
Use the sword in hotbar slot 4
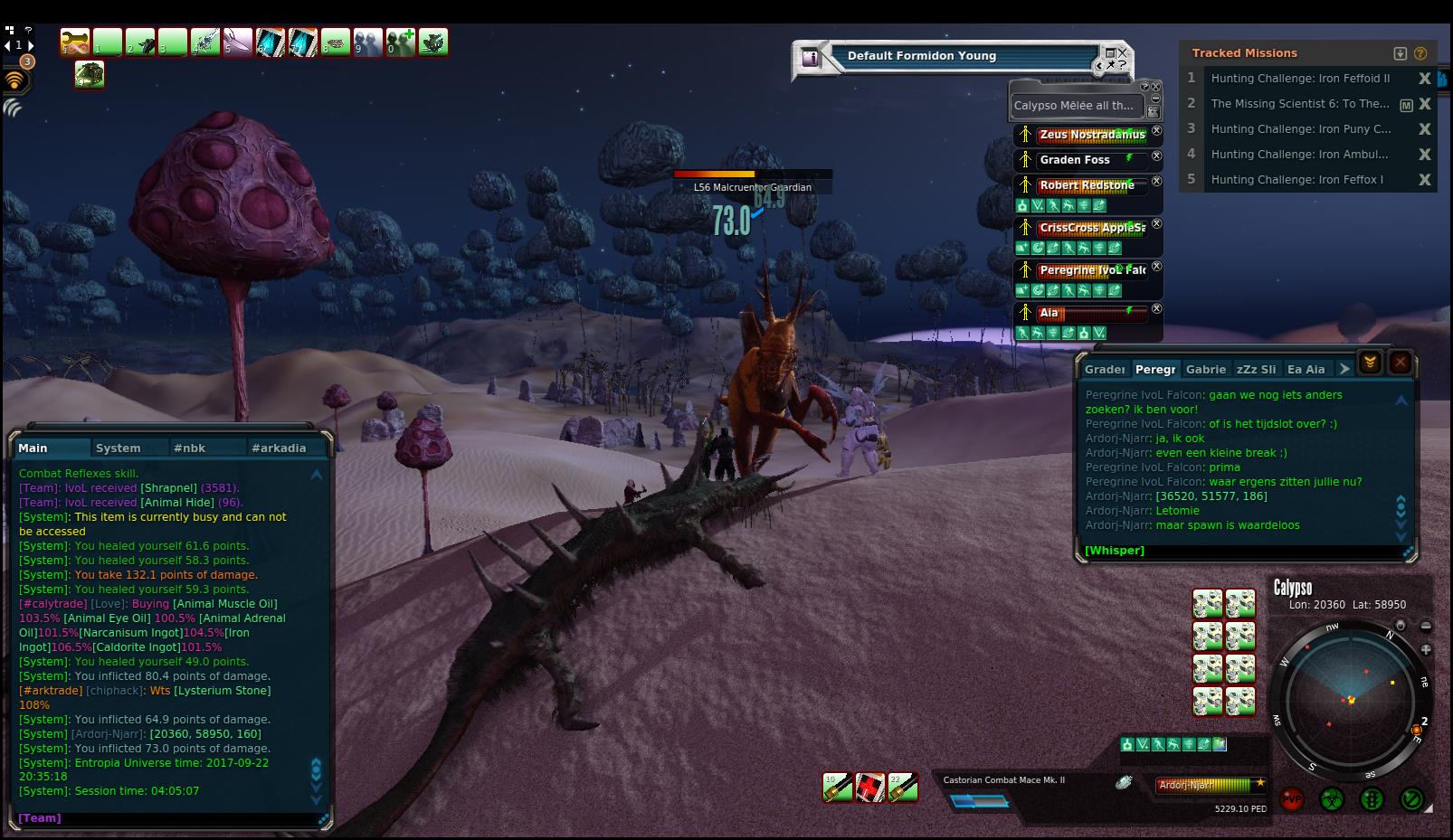(205, 42)
